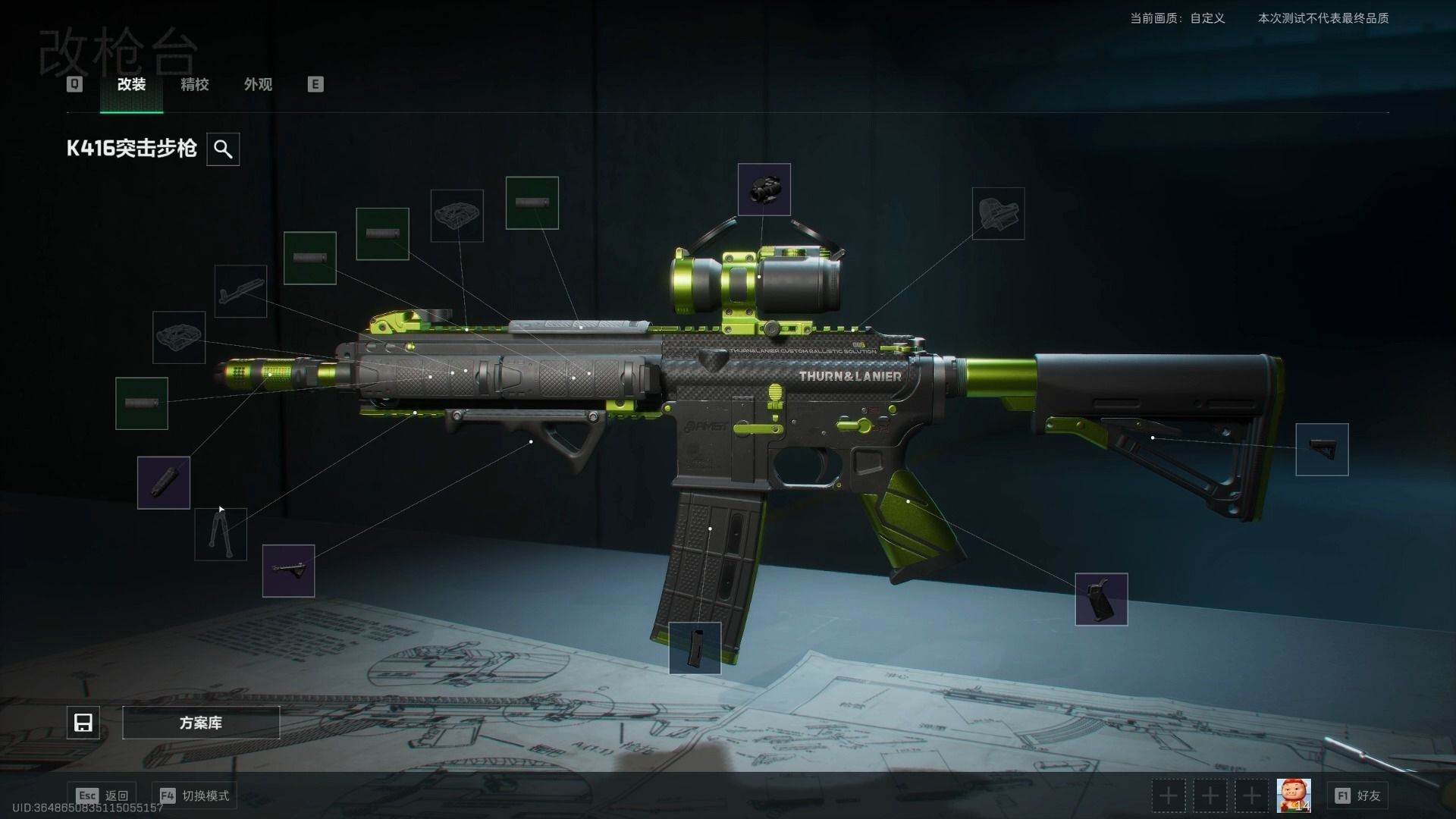Toggle 切换模式 switch mode

(x=195, y=795)
